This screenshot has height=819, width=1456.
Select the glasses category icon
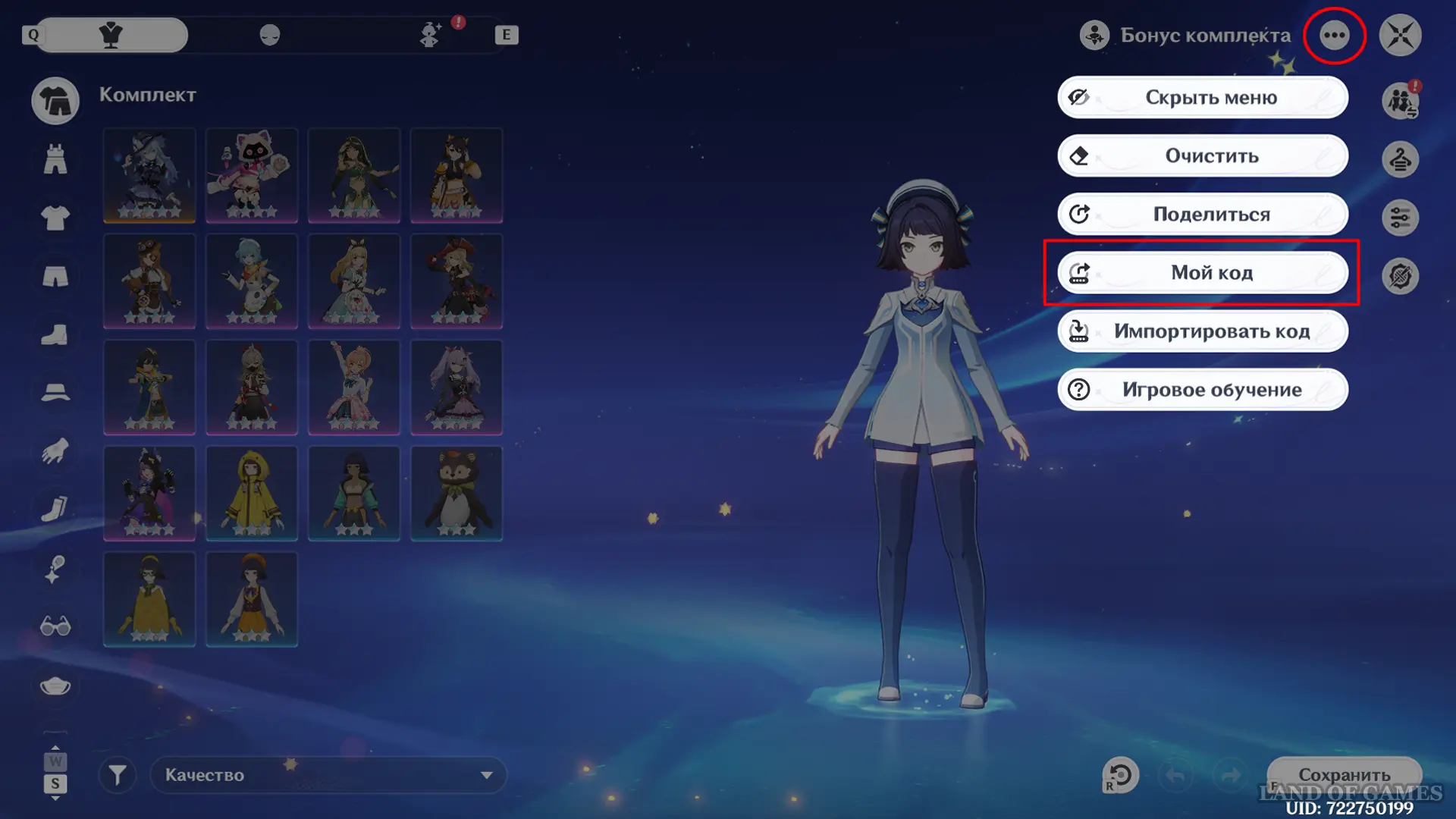point(55,626)
